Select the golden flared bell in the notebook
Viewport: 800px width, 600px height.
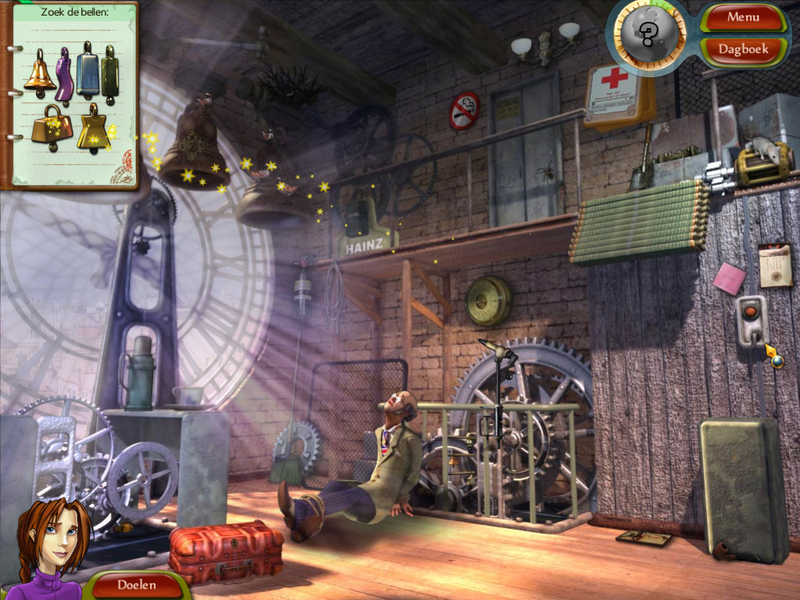tap(94, 129)
